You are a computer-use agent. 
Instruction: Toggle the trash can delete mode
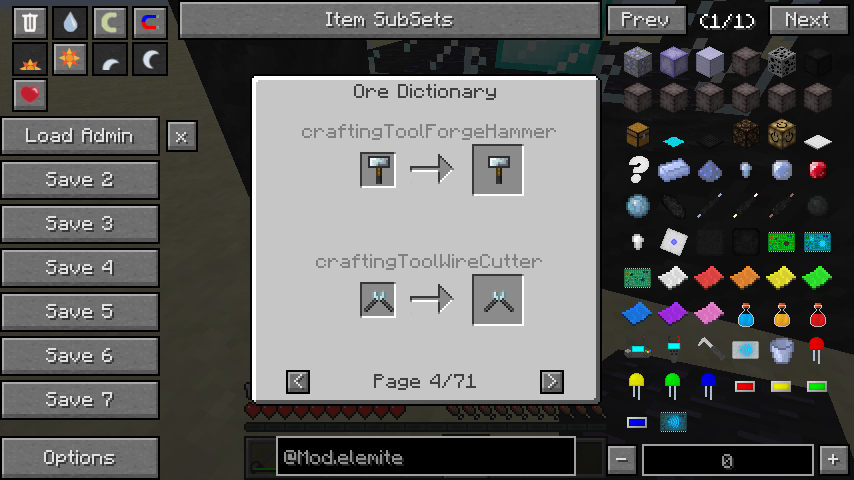pos(30,23)
